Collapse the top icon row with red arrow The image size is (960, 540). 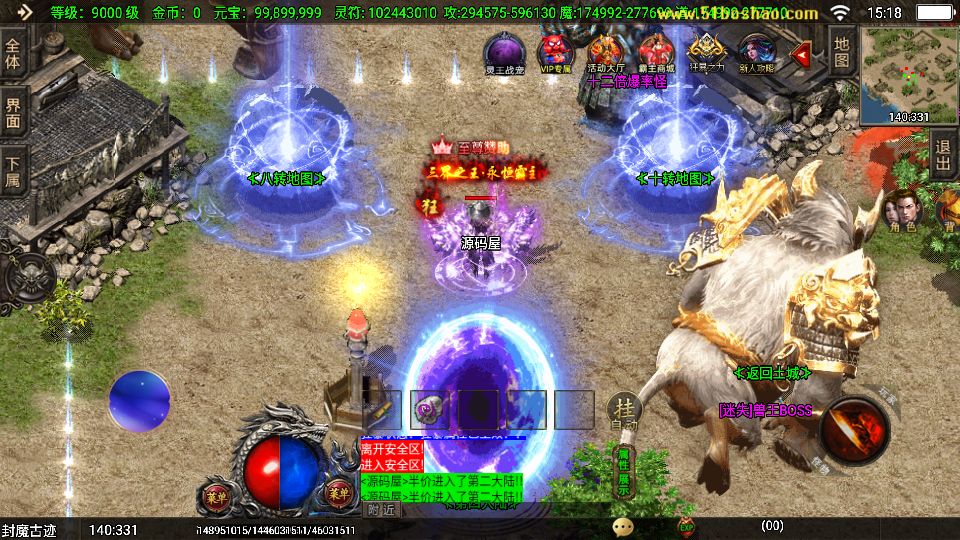(800, 54)
